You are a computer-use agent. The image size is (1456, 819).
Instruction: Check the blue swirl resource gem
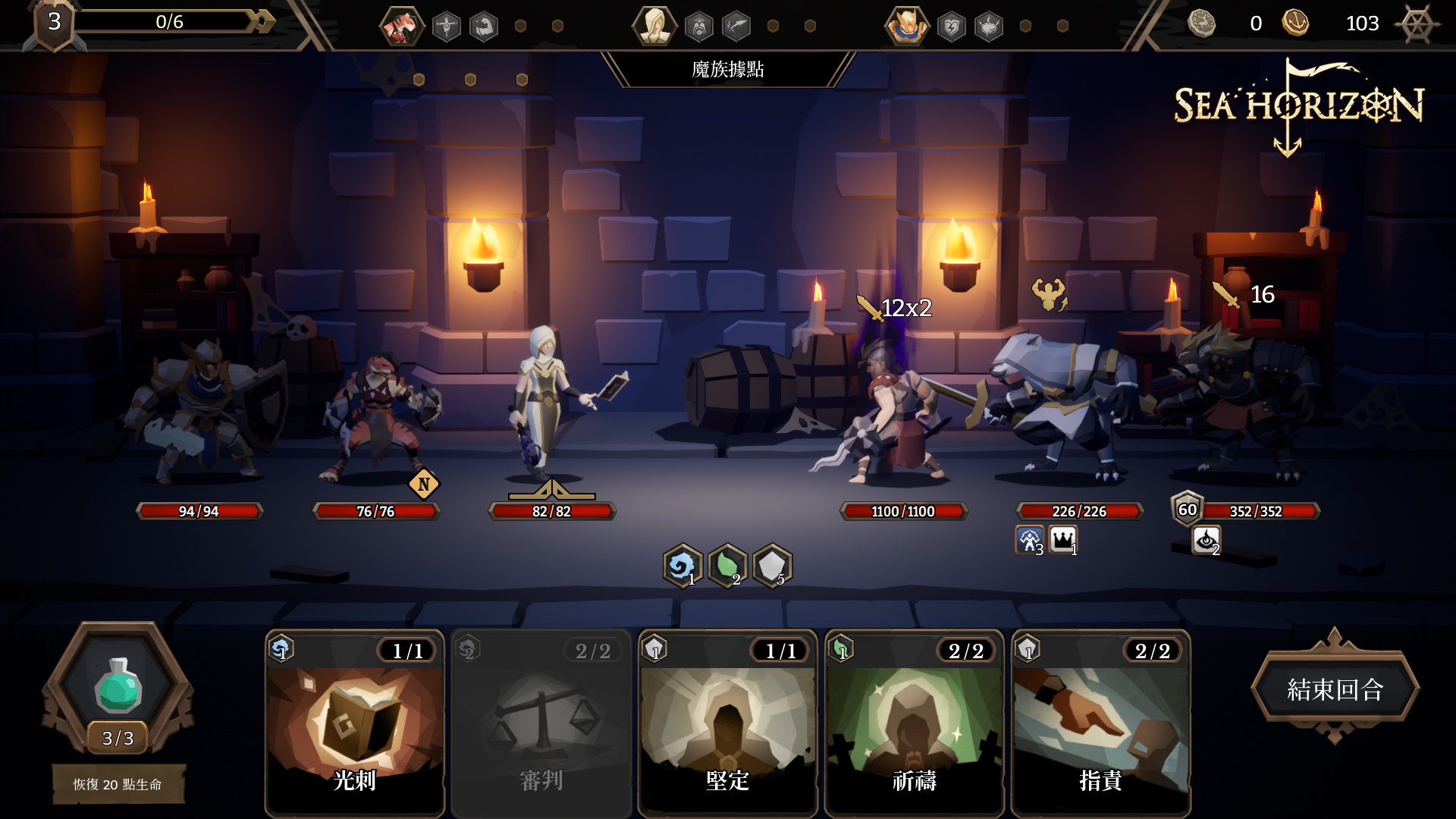point(682,566)
